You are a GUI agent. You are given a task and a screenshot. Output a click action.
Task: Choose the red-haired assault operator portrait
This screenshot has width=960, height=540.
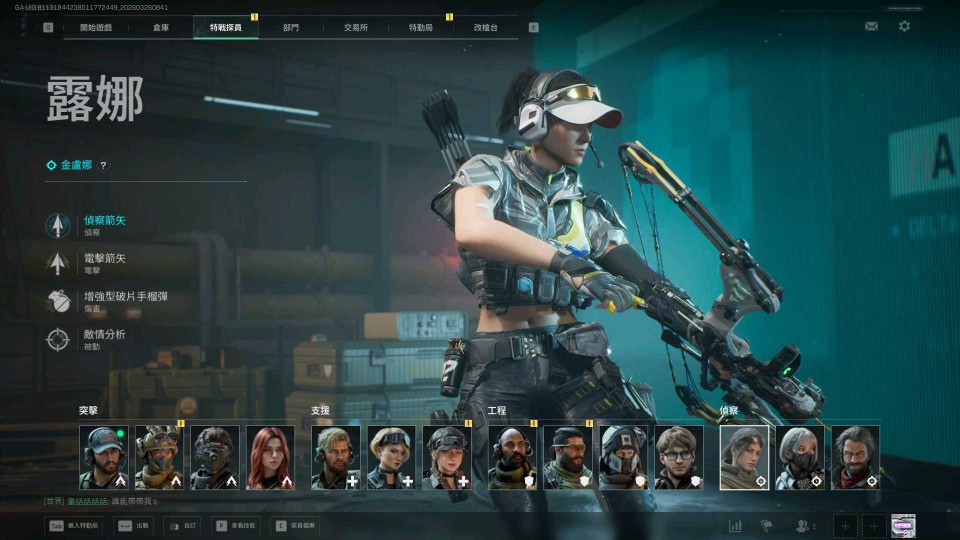pyautogui.click(x=270, y=457)
